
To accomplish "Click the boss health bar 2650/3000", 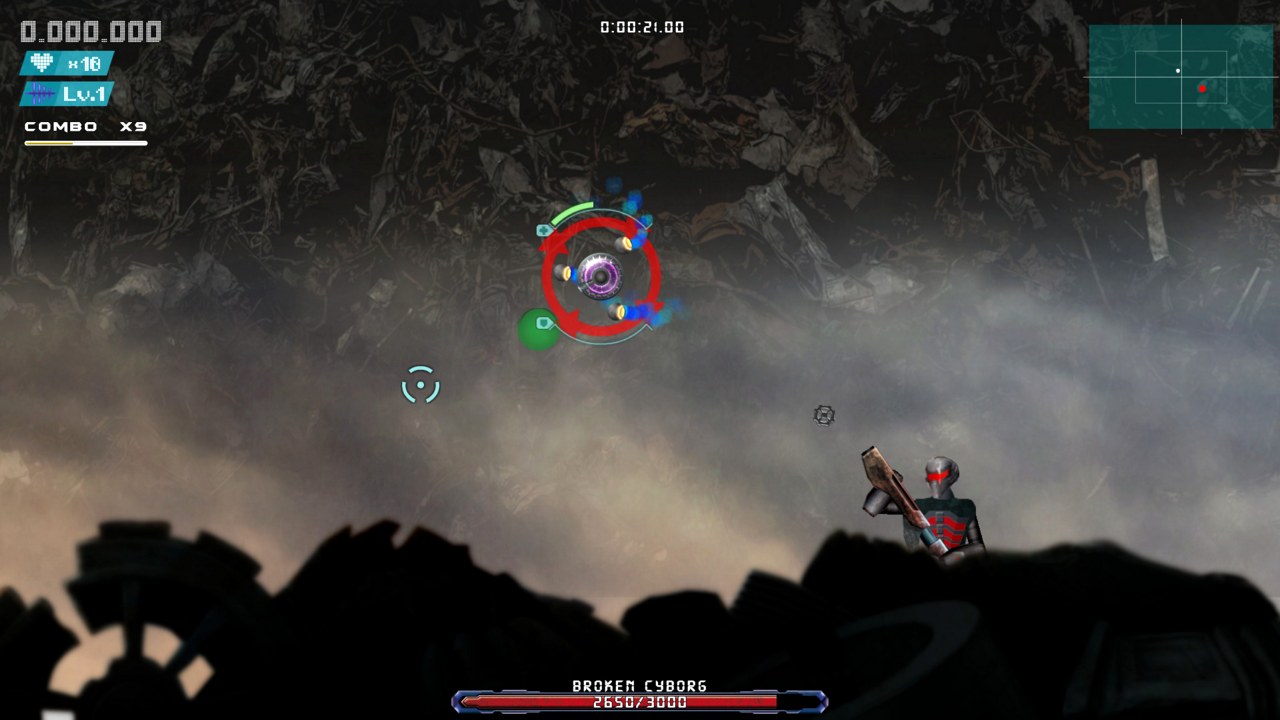I will pos(638,702).
